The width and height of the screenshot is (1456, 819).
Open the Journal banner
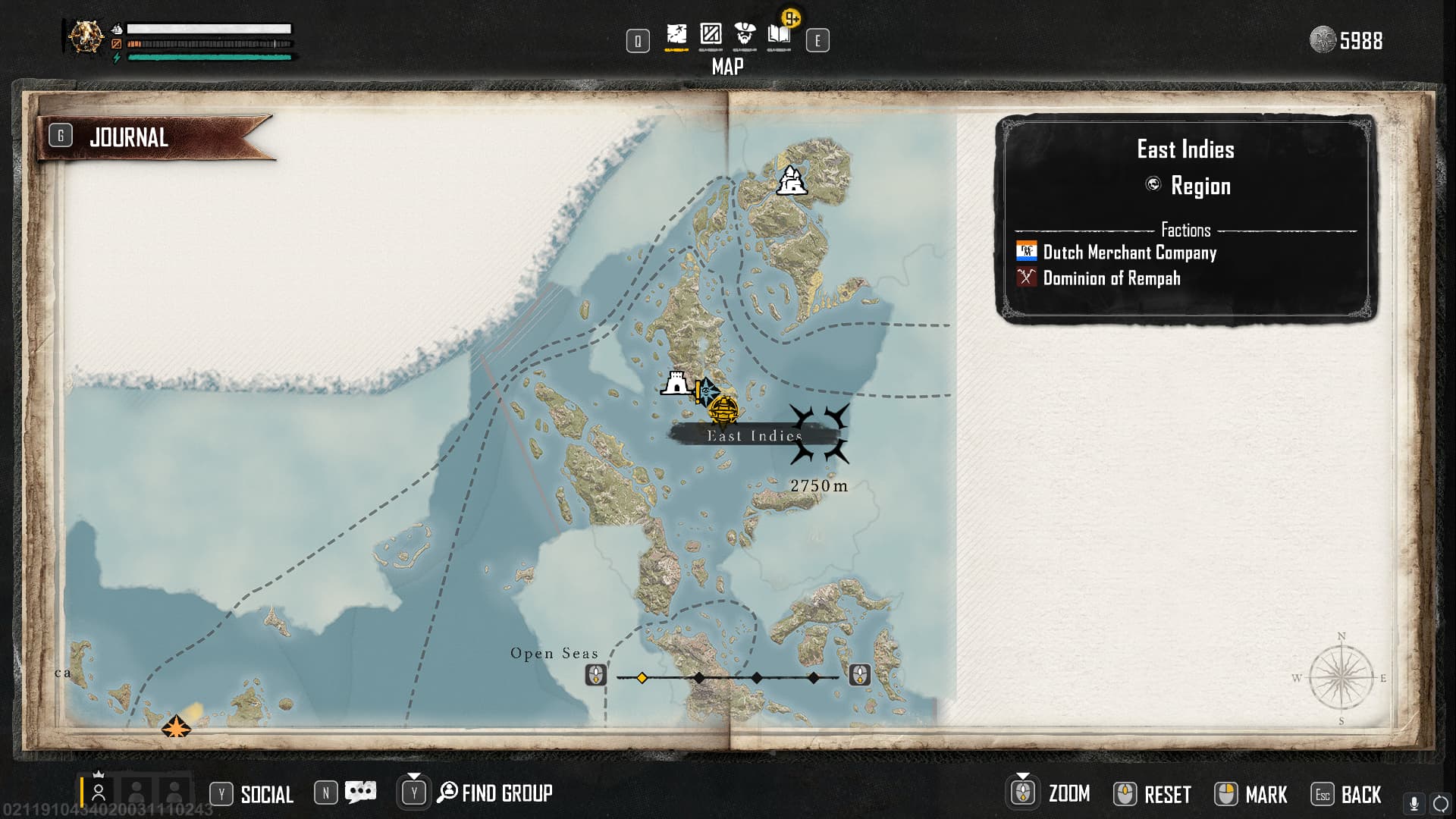coord(129,137)
